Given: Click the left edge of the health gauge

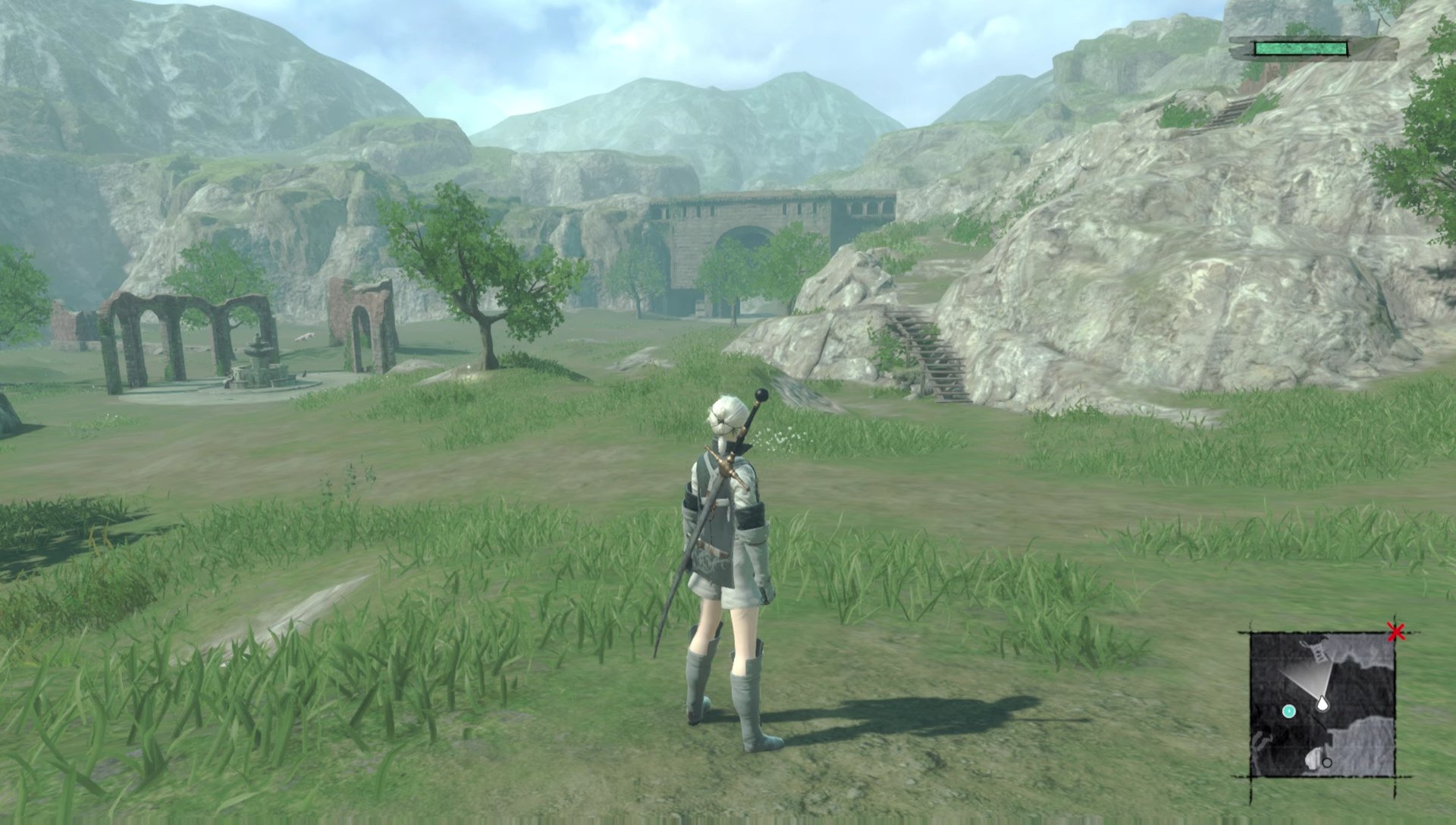Looking at the screenshot, I should pos(1257,49).
